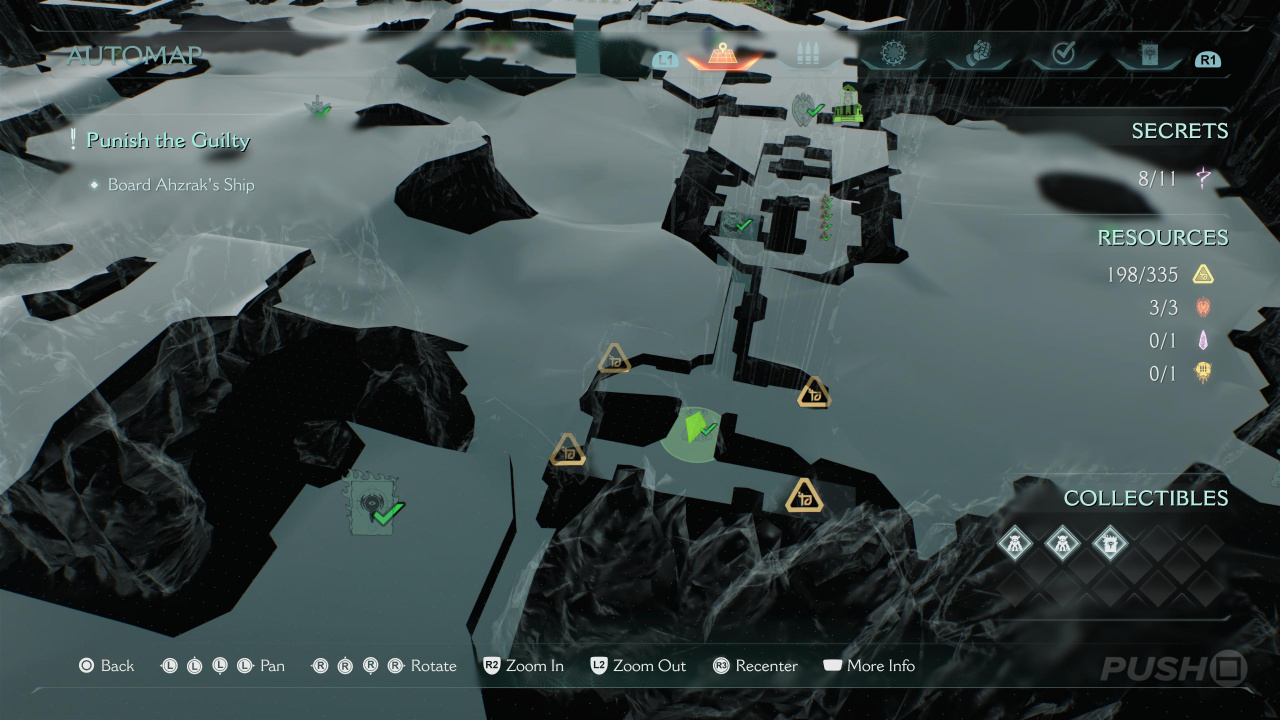Screen dimensions: 1280x720
Task: Switch to the ammo bullets tab
Action: (x=807, y=55)
